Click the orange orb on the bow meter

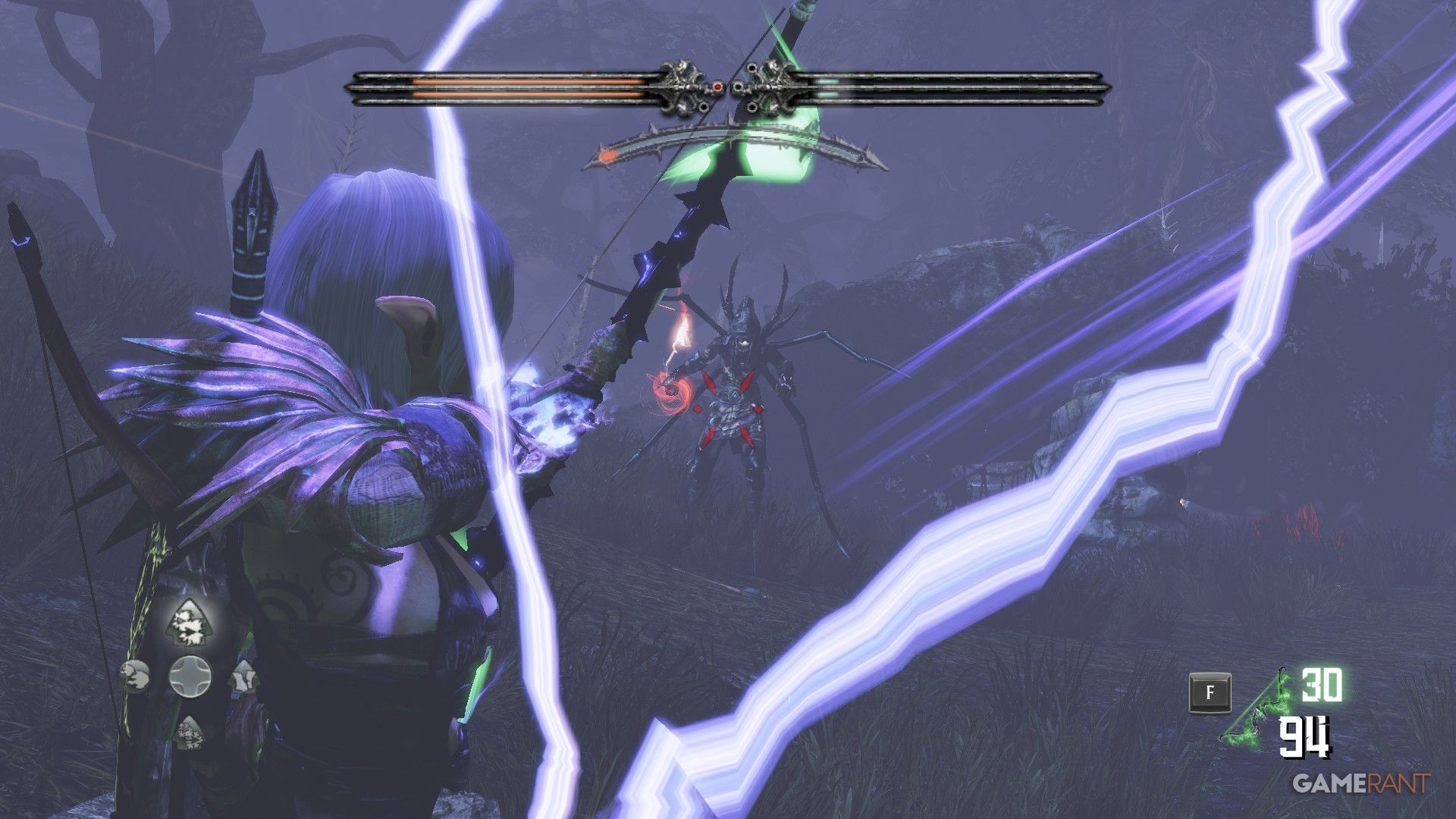pos(608,154)
